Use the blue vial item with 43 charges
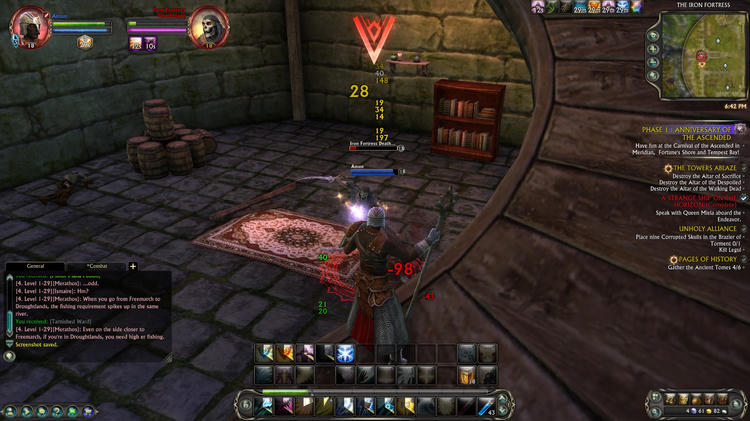This screenshot has height=421, width=750. click(x=487, y=404)
